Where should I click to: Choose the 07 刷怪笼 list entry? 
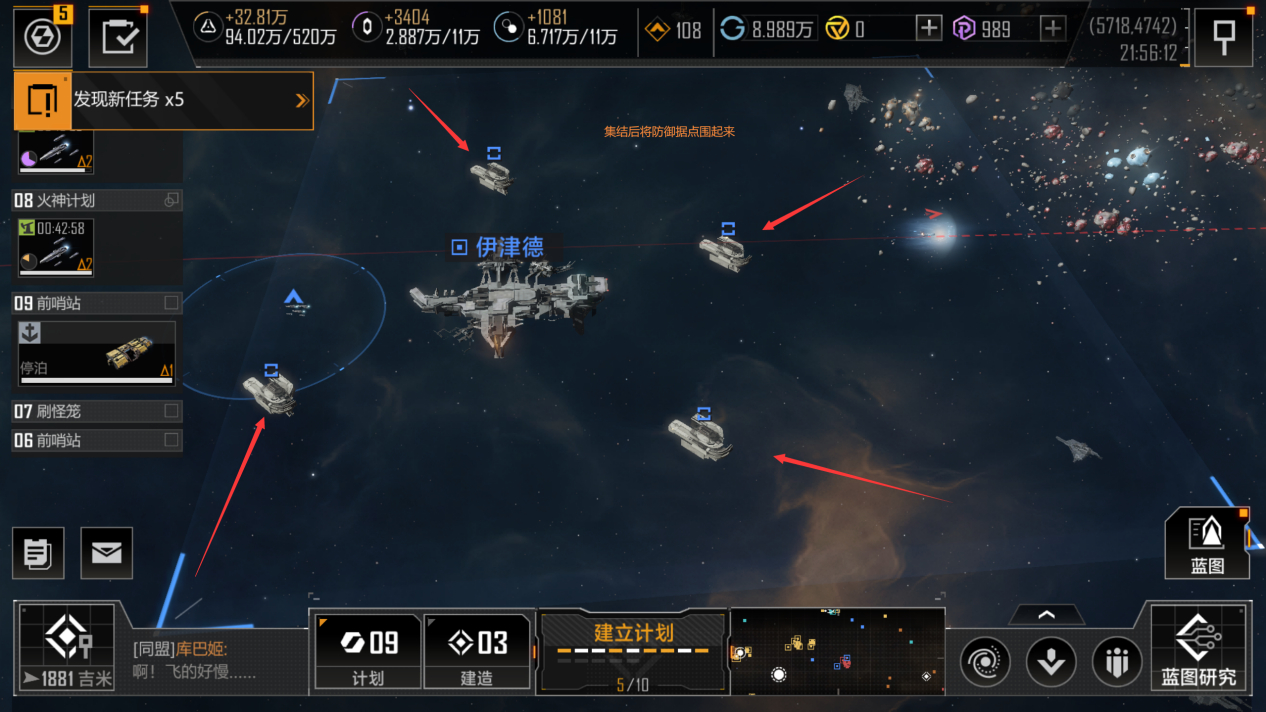click(96, 411)
